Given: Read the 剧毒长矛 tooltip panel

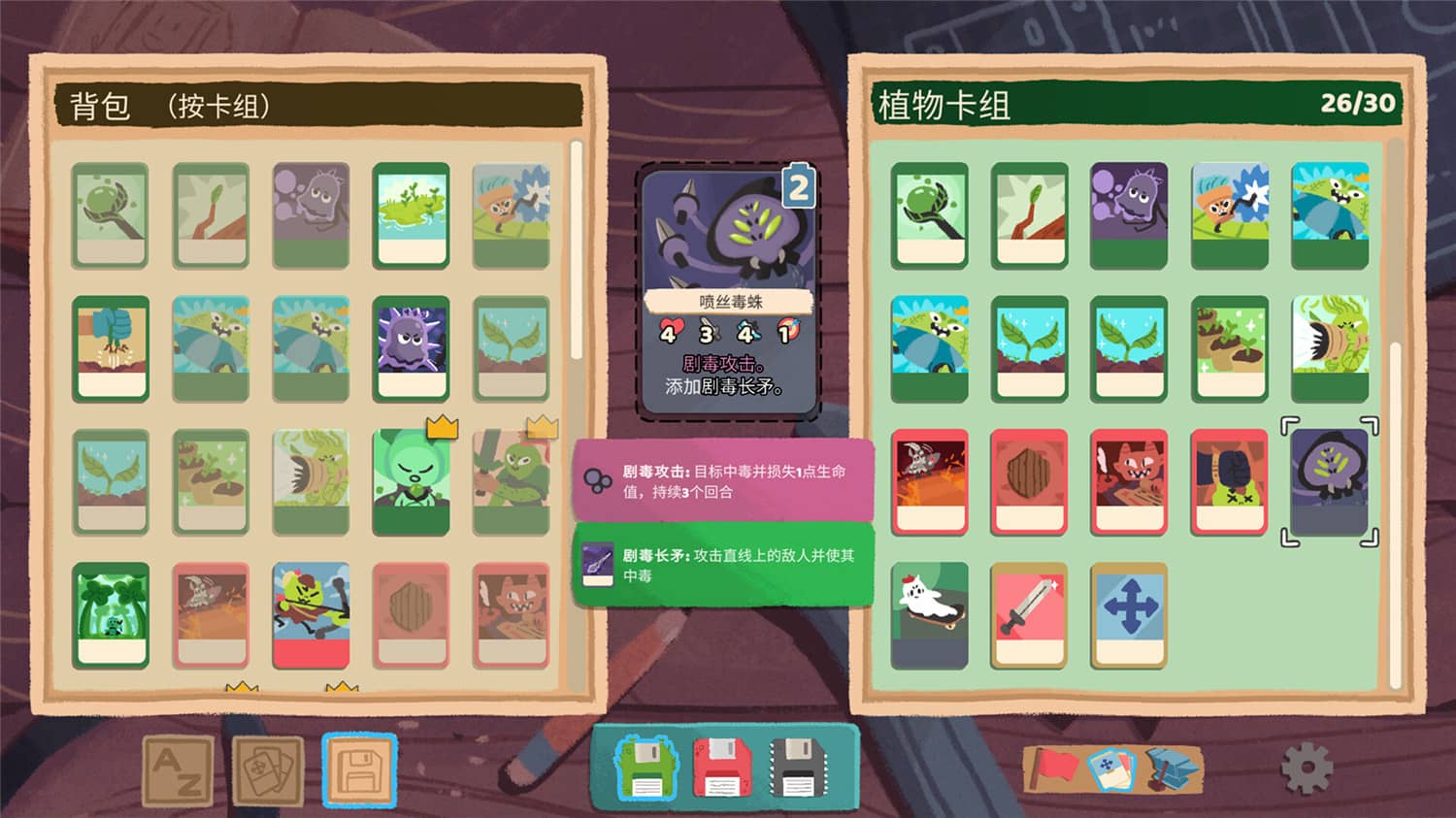Looking at the screenshot, I should click(x=723, y=563).
